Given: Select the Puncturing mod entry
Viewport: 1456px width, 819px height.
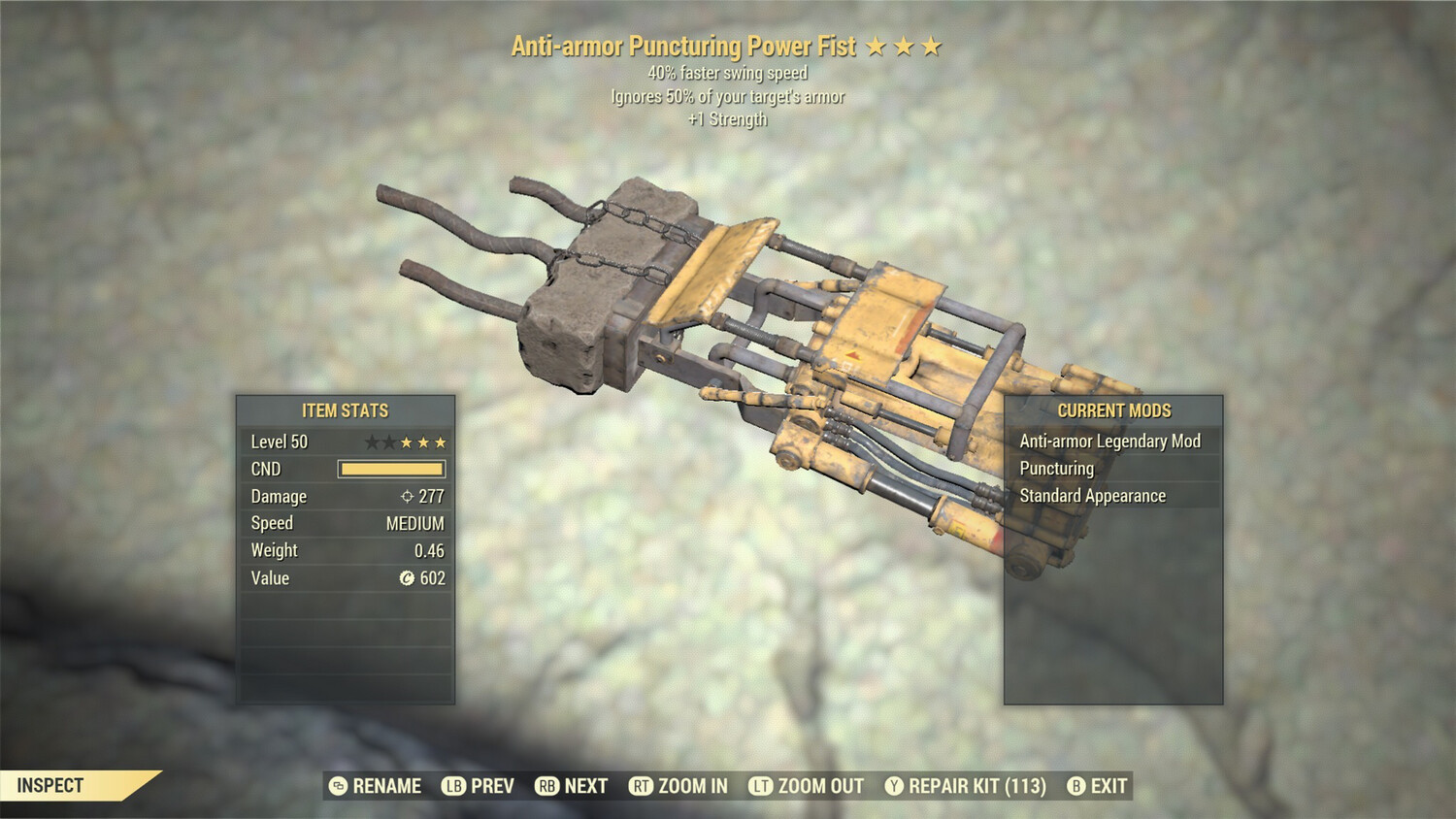Looking at the screenshot, I should (x=1056, y=468).
